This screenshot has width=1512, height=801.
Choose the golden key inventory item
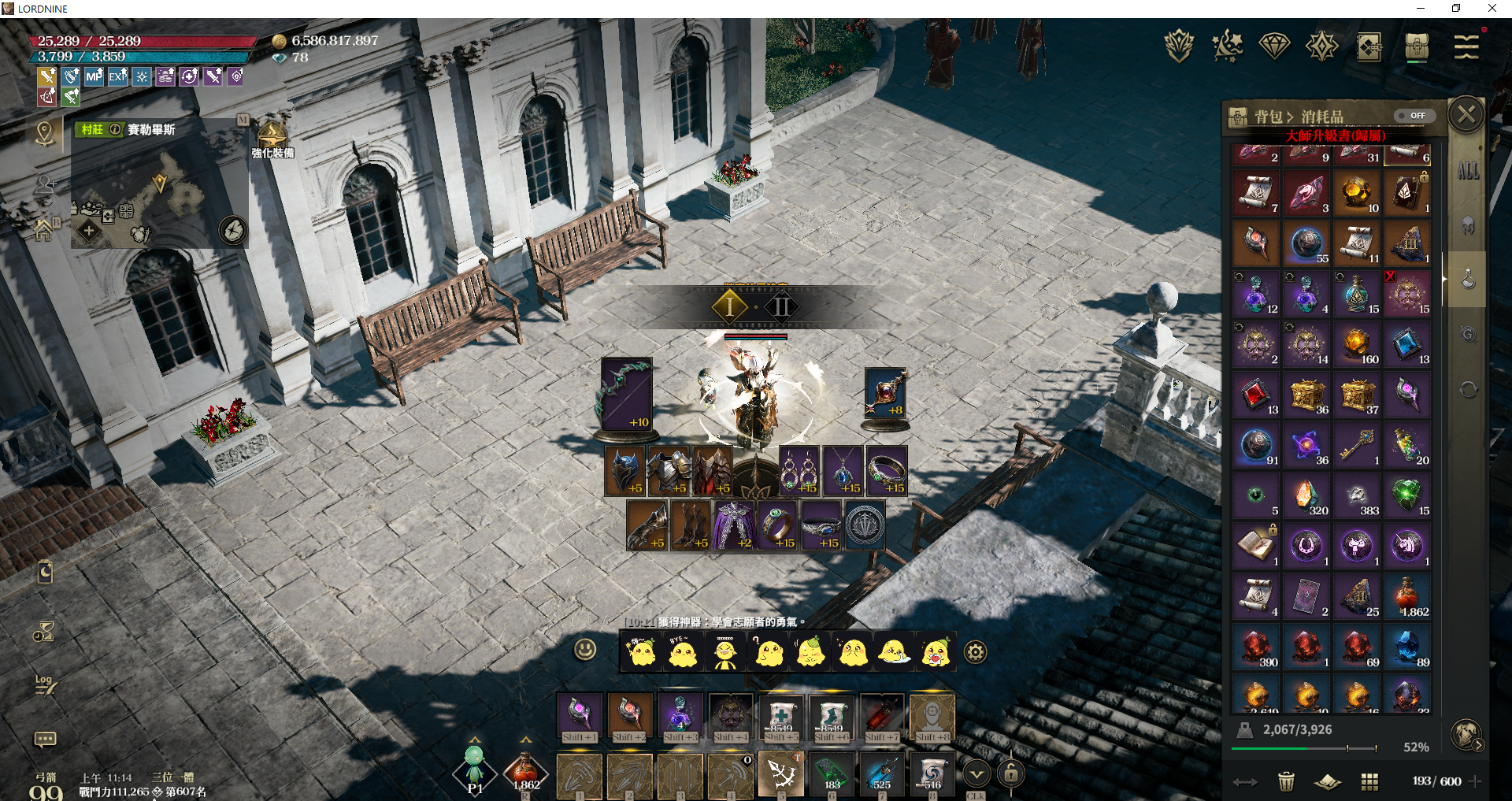pyautogui.click(x=1357, y=445)
